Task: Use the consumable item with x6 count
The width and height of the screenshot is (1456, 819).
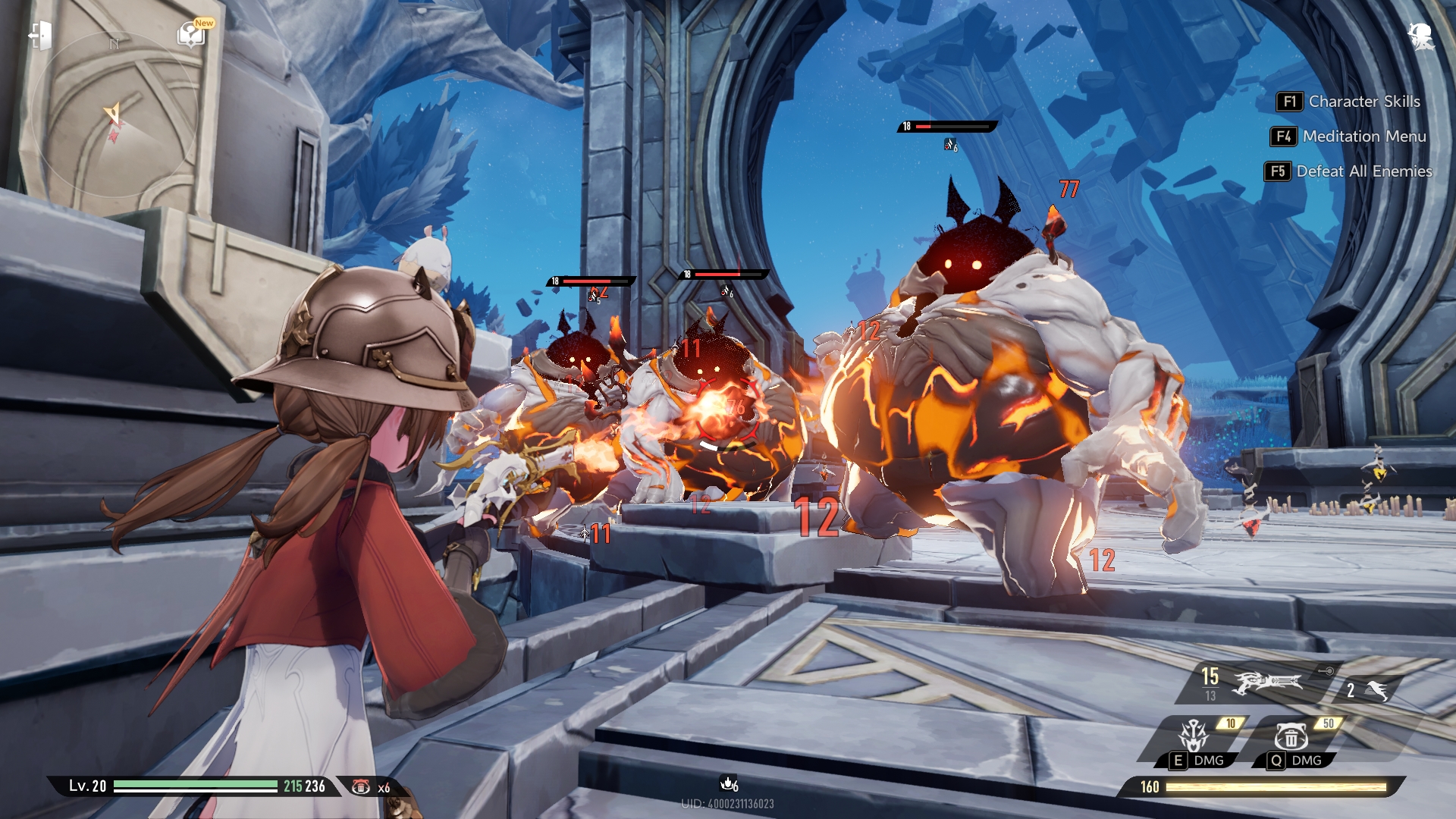Action: point(362,787)
